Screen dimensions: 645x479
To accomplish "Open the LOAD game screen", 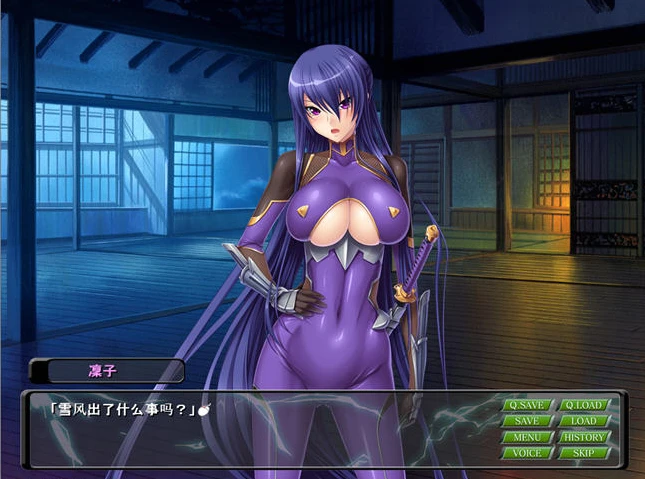I will tap(584, 421).
